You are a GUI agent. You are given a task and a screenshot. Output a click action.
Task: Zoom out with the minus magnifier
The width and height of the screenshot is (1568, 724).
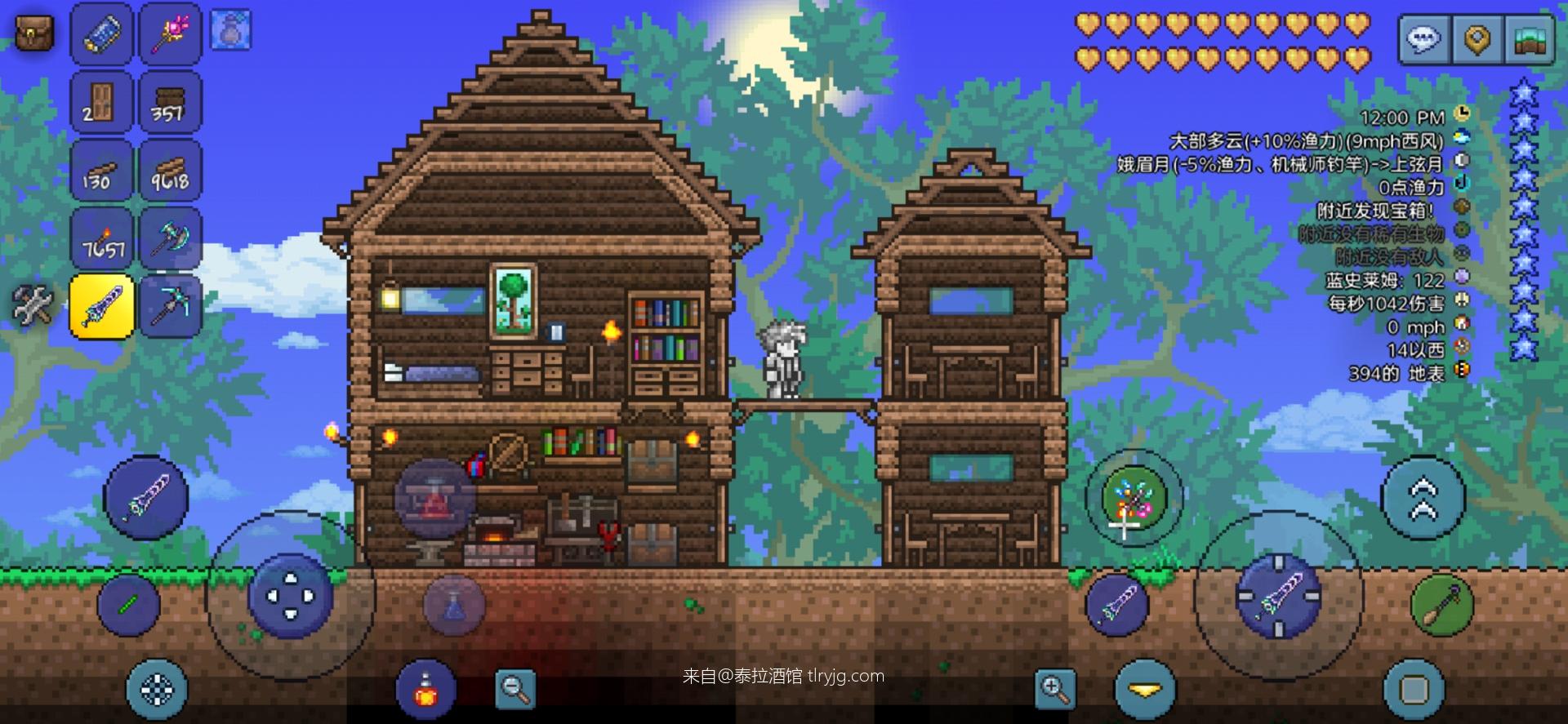tap(516, 690)
